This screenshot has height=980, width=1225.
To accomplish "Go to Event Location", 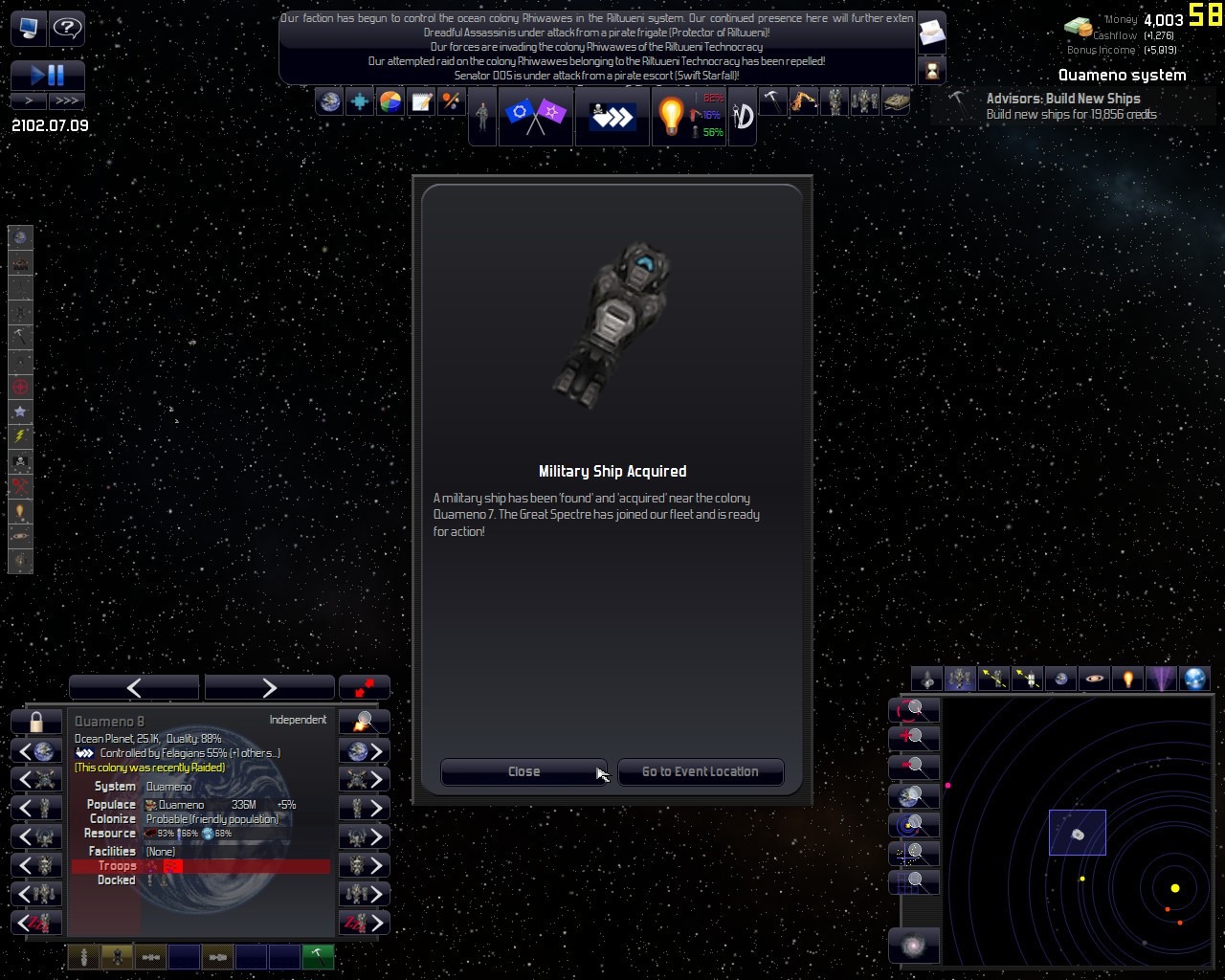I will pos(700,772).
